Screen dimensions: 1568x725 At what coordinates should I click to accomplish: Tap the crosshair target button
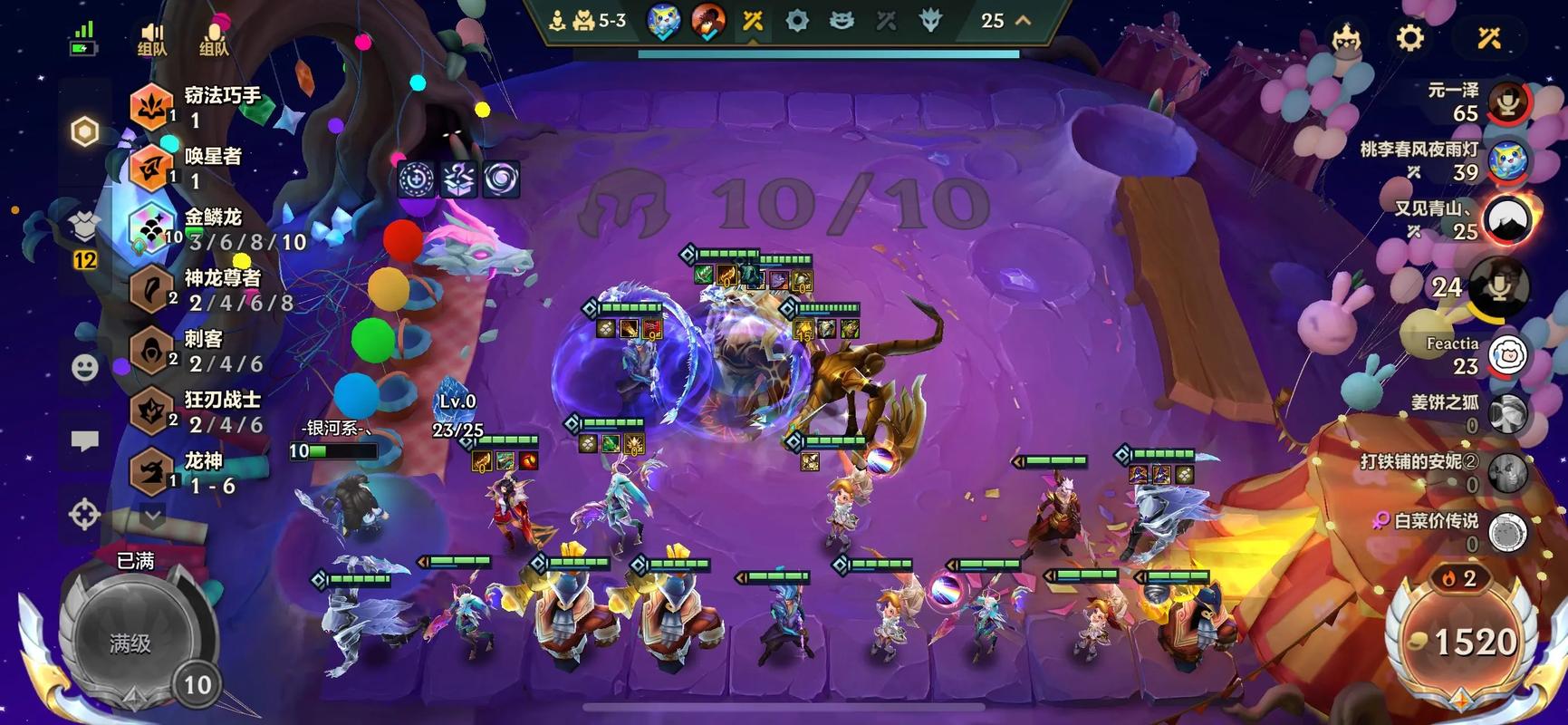(x=84, y=514)
